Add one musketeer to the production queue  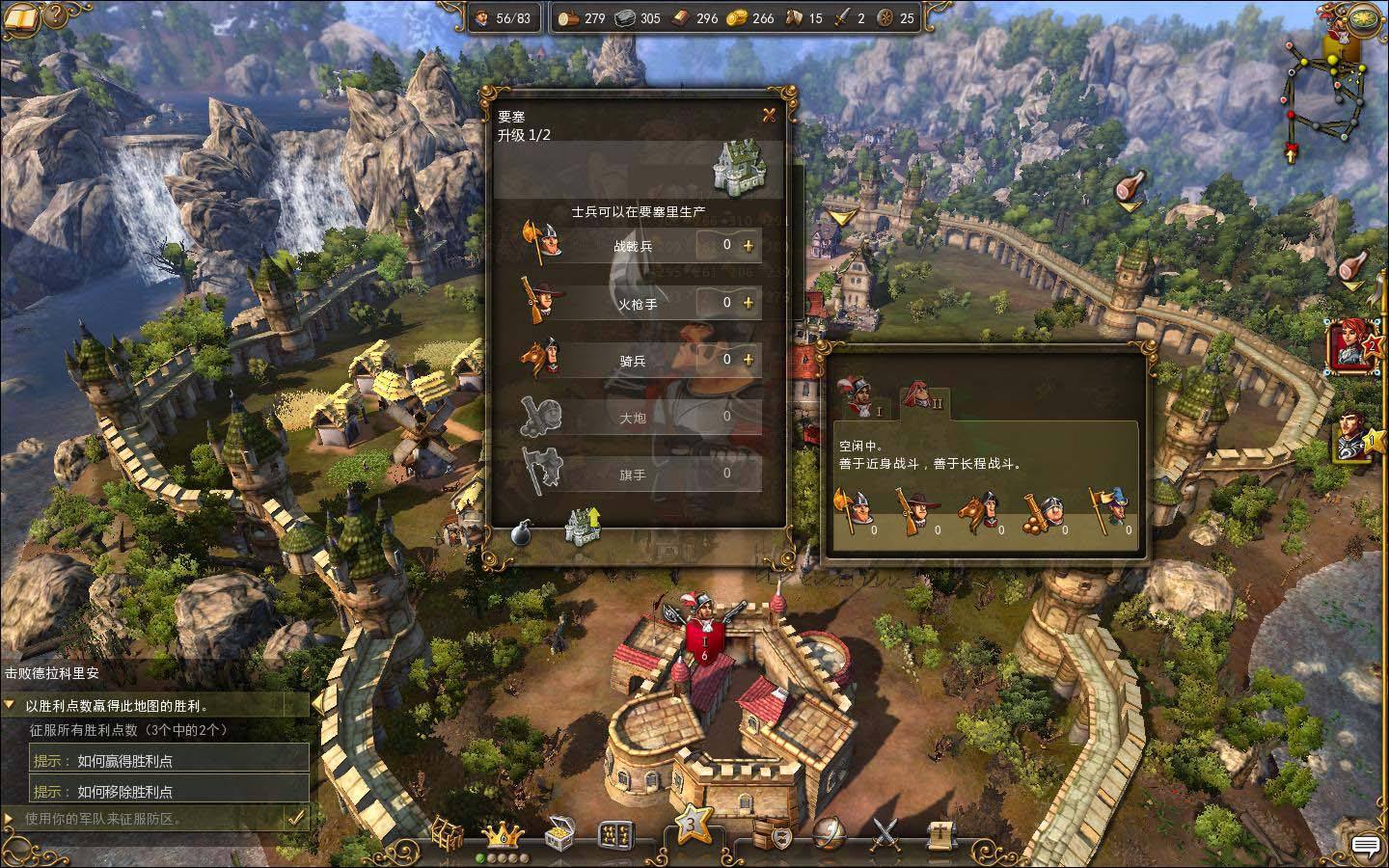749,303
